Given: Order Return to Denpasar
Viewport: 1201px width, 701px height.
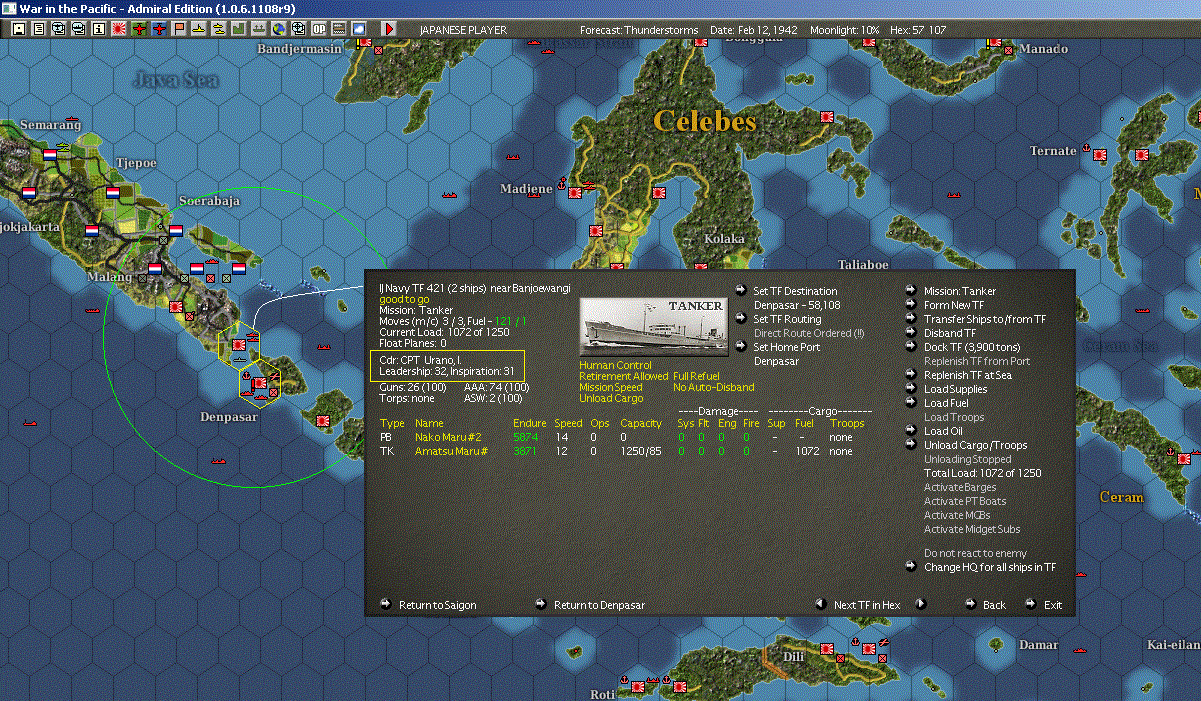Looking at the screenshot, I should click(599, 605).
